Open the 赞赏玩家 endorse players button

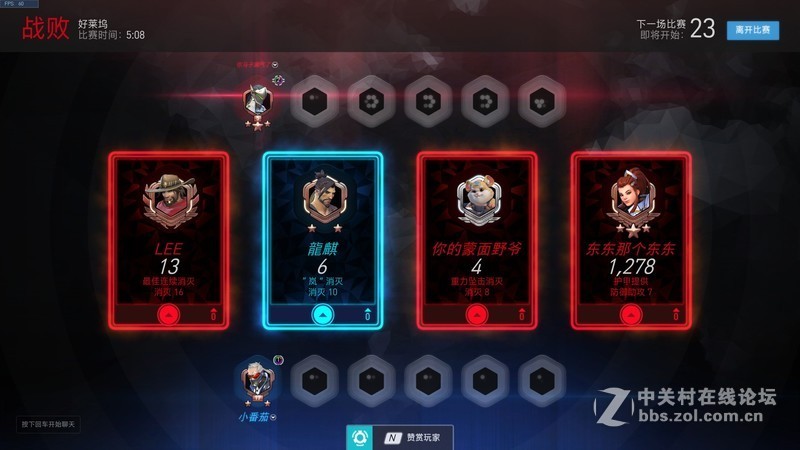click(x=400, y=437)
